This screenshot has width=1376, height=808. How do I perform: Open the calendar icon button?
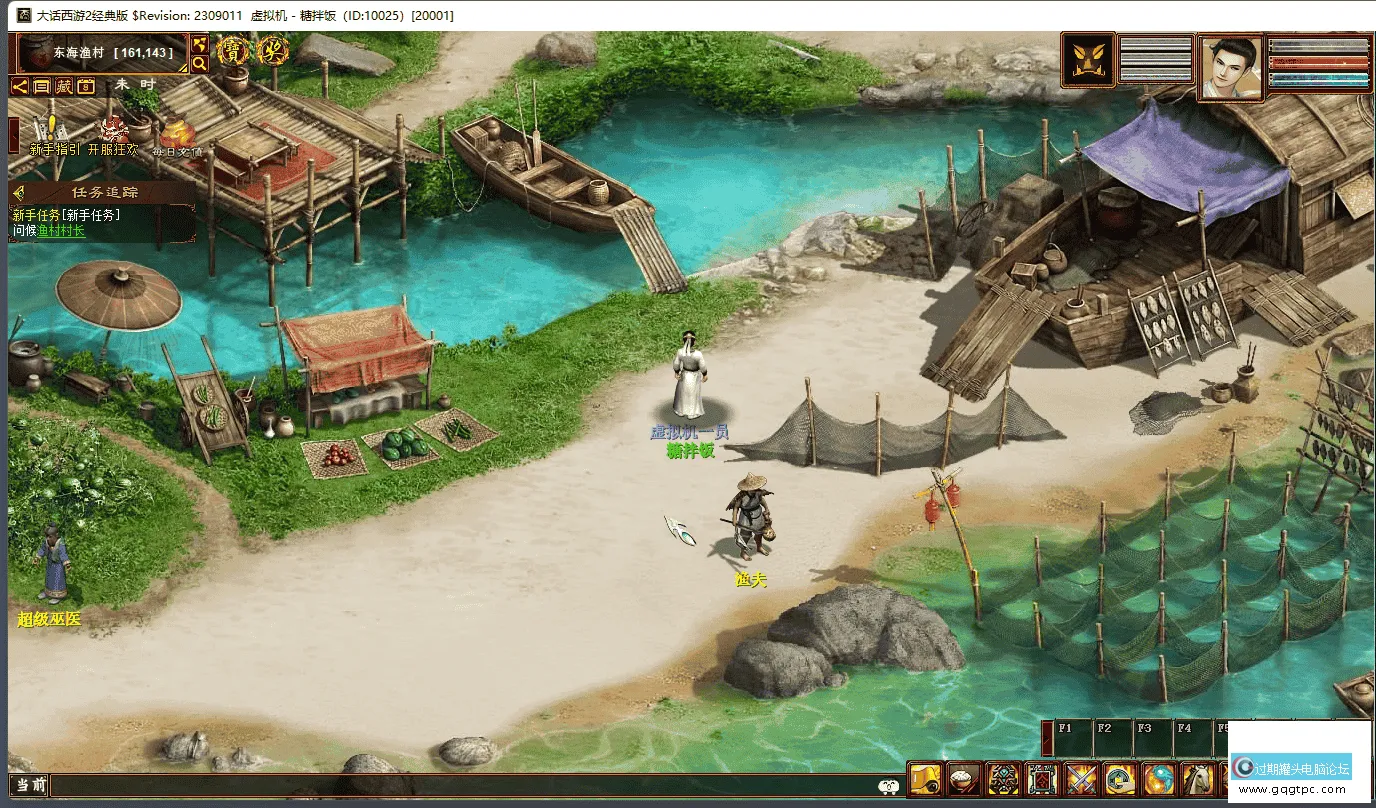point(86,86)
